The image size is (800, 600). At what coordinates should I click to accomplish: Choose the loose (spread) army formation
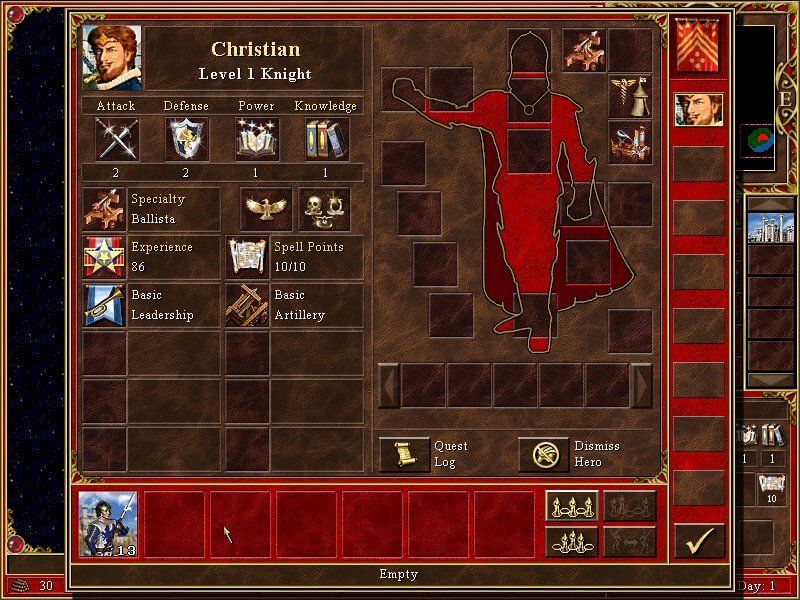tap(571, 506)
